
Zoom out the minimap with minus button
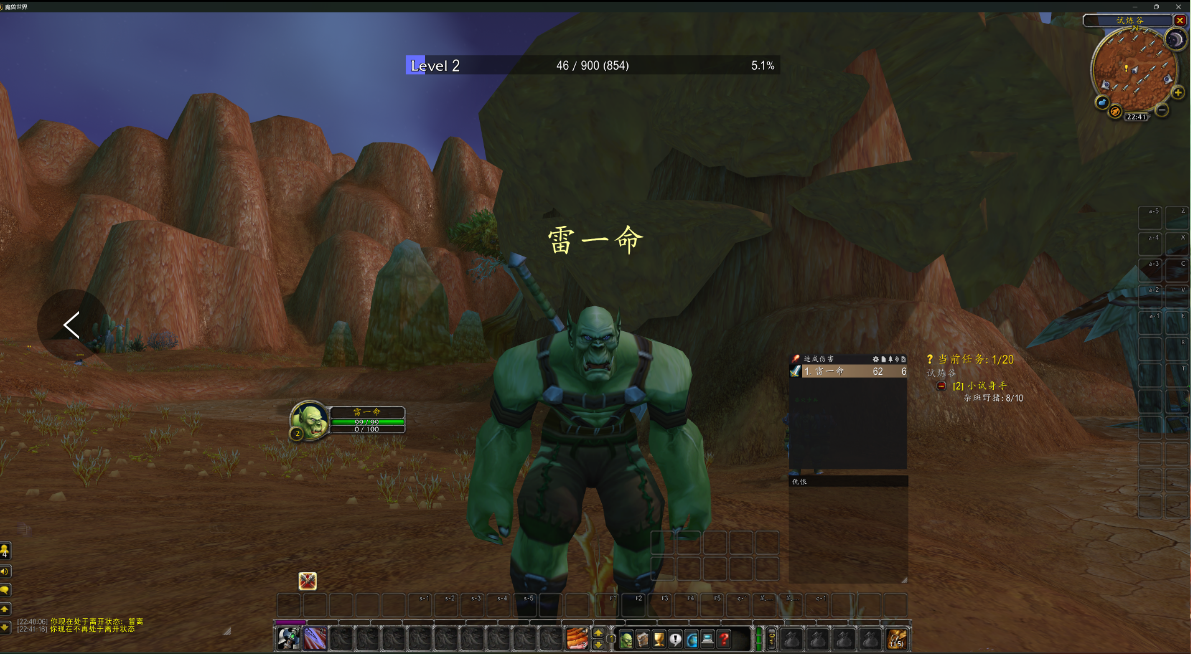1163,111
